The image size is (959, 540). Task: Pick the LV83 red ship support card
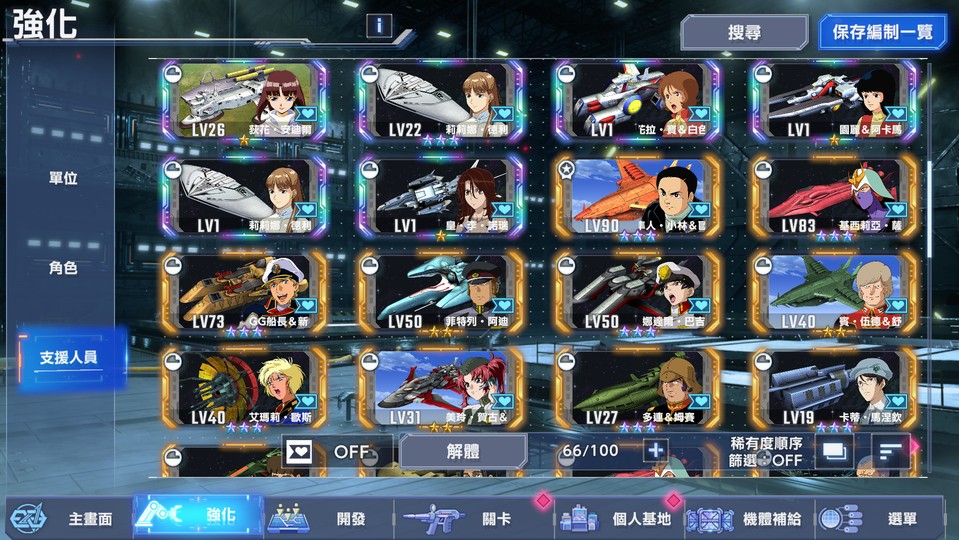pyautogui.click(x=833, y=197)
